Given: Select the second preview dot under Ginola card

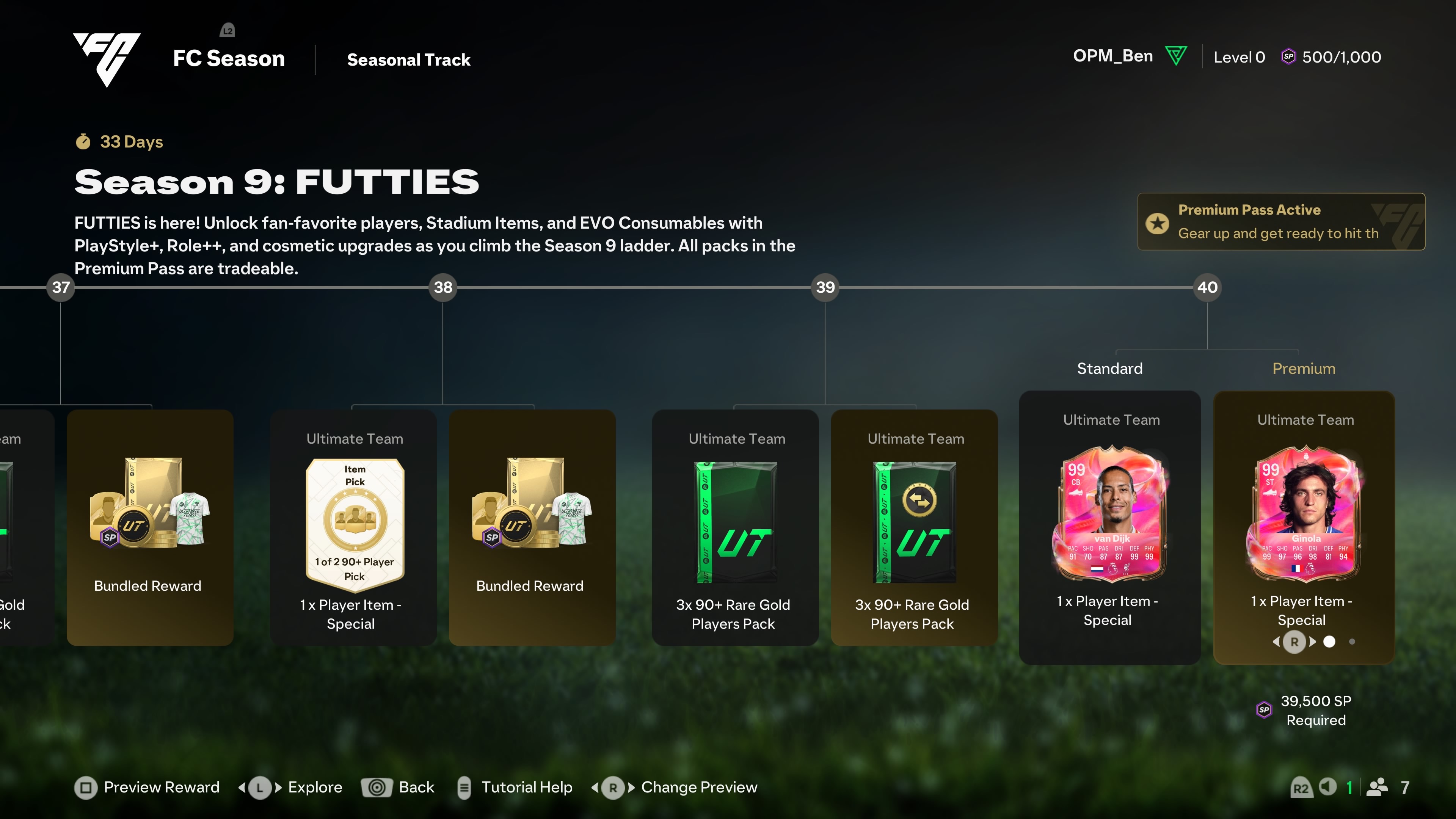Looking at the screenshot, I should click(x=1352, y=642).
